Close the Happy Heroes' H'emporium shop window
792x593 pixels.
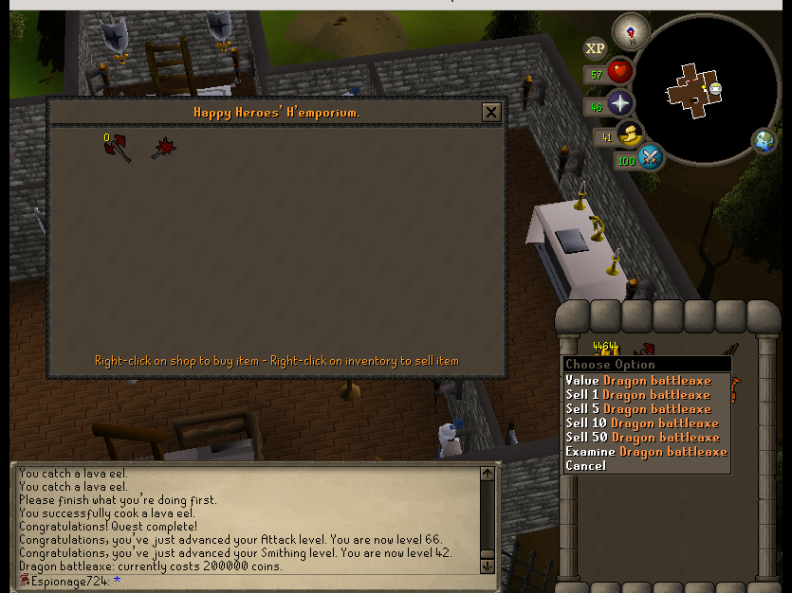(490, 113)
